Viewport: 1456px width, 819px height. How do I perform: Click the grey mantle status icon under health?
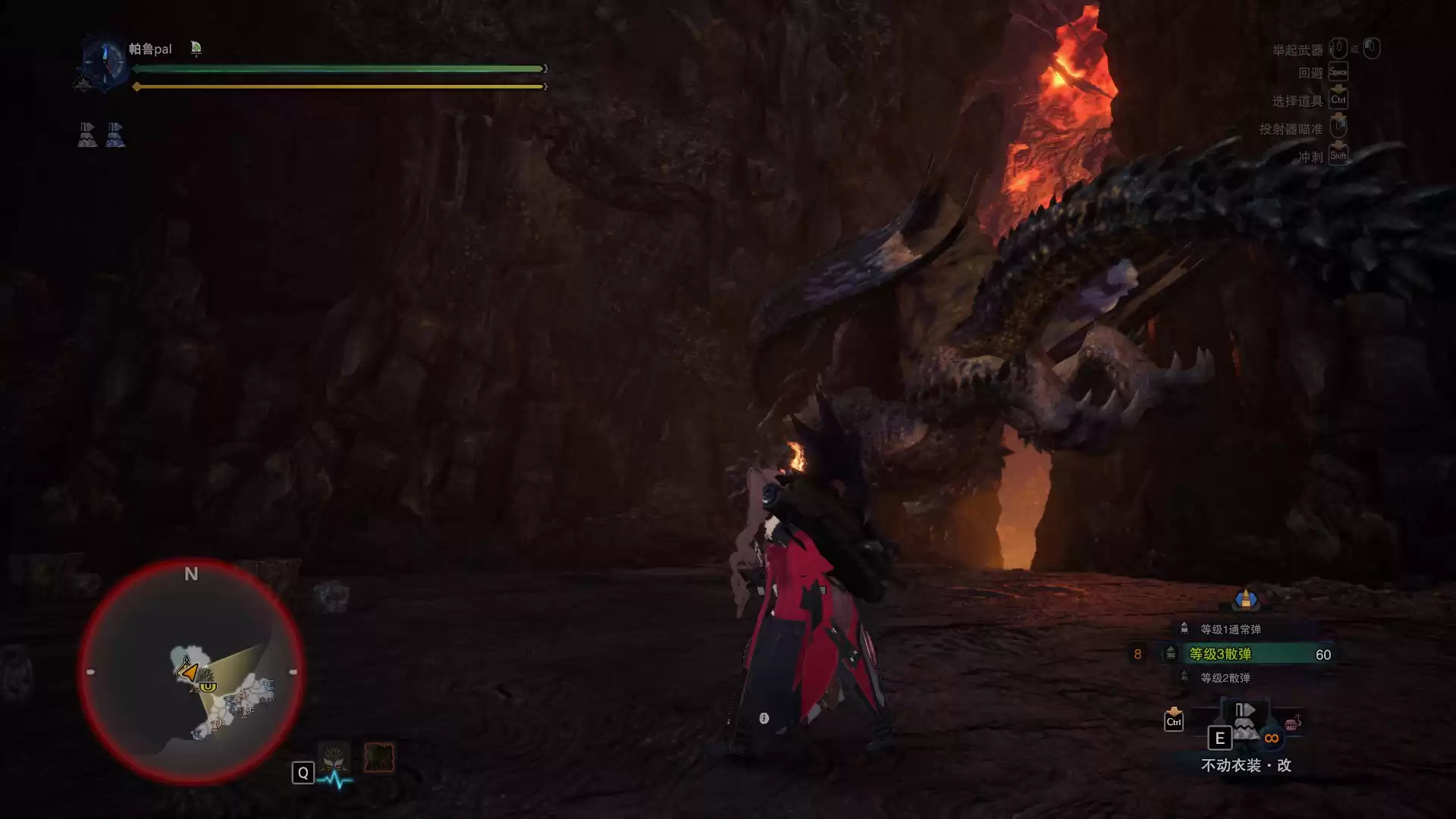click(x=87, y=134)
